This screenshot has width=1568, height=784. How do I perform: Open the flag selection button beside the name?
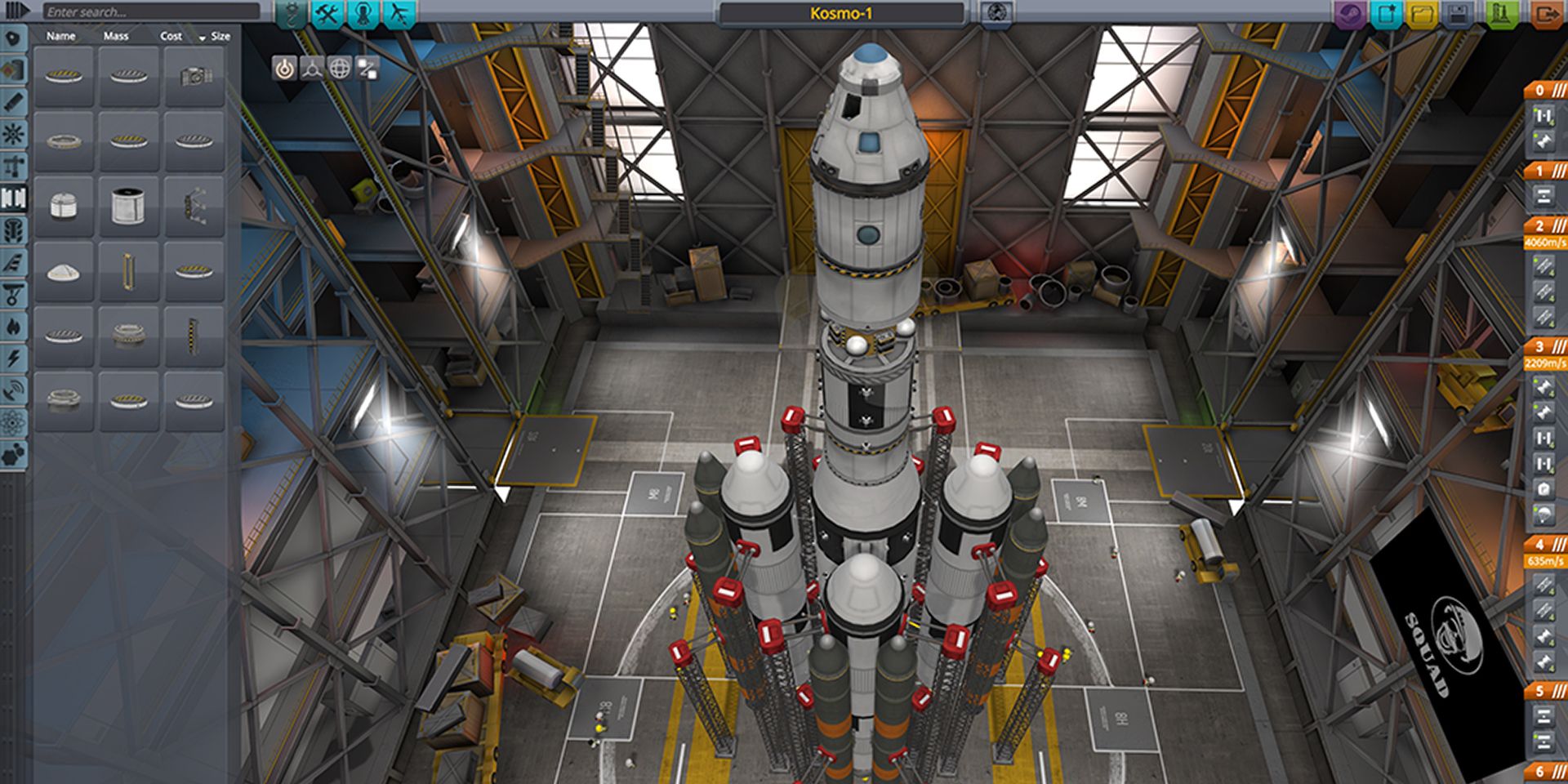point(996,13)
